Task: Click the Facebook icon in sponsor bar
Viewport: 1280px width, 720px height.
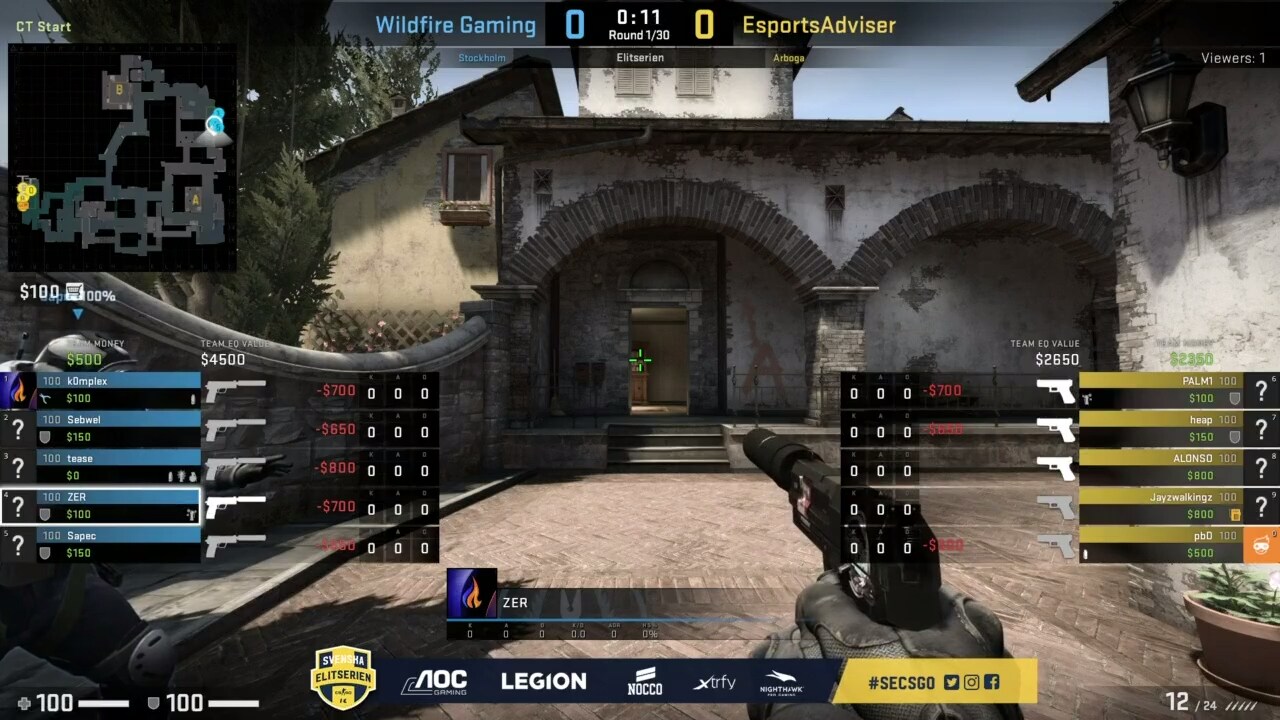Action: point(992,682)
